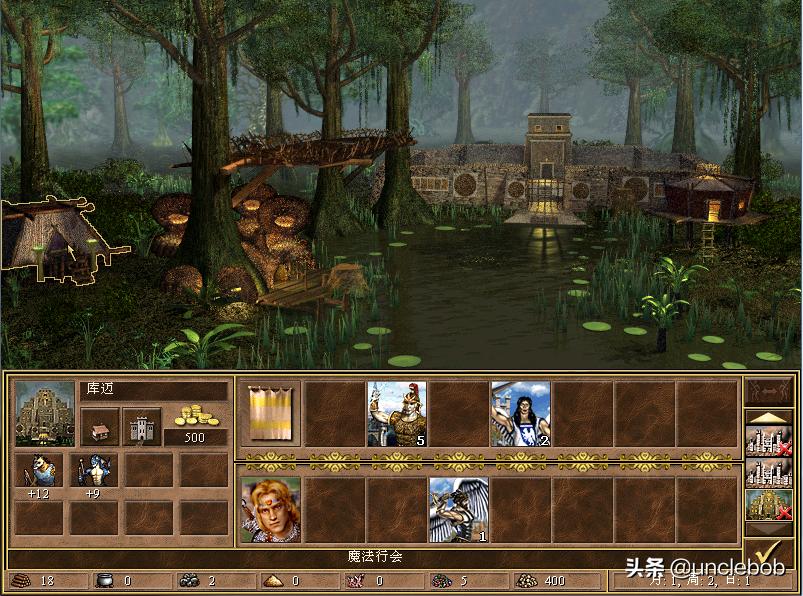Click the town list down arrow
The height and width of the screenshot is (596, 803).
[x=770, y=531]
